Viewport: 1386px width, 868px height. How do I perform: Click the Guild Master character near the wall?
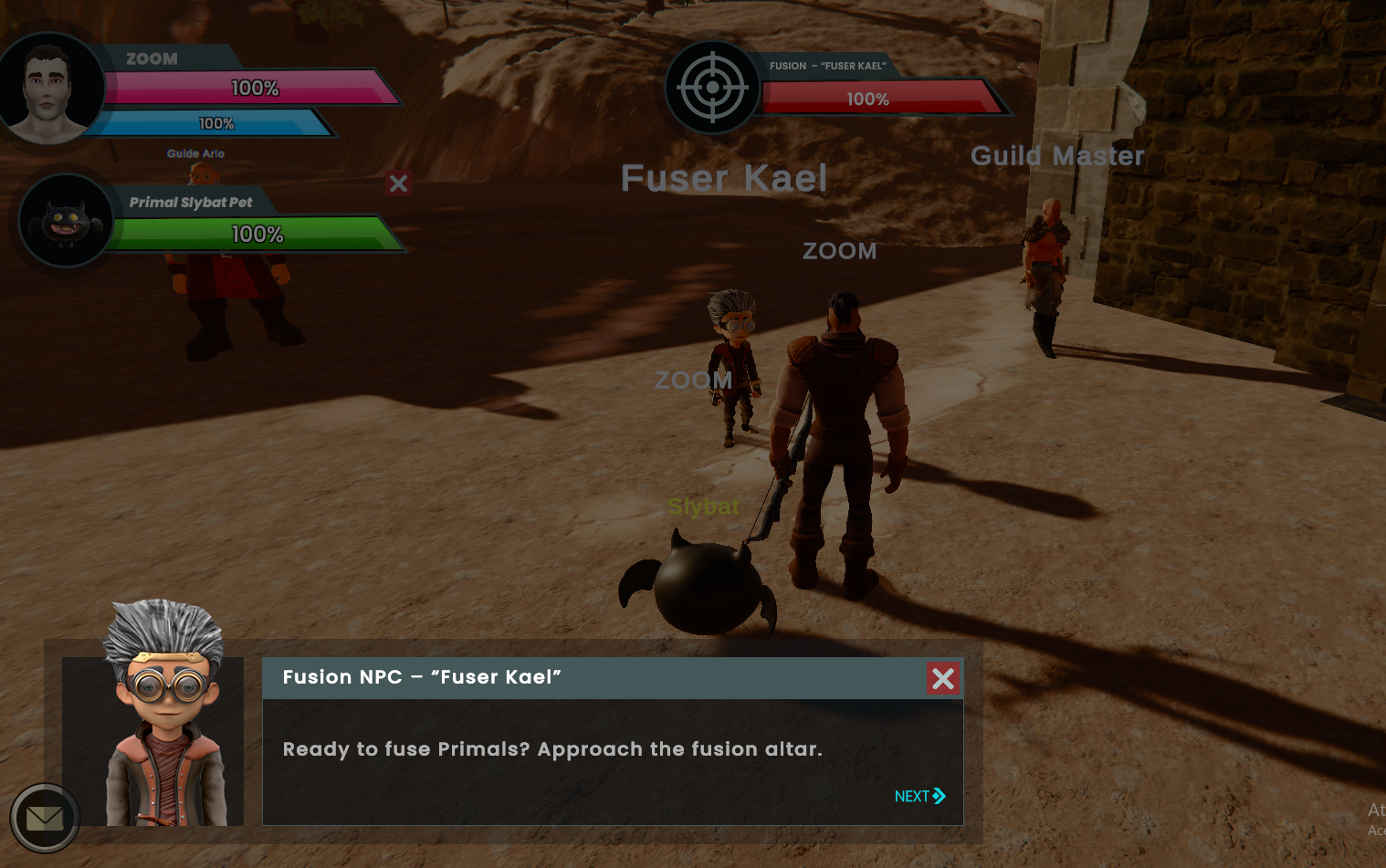tap(1045, 265)
